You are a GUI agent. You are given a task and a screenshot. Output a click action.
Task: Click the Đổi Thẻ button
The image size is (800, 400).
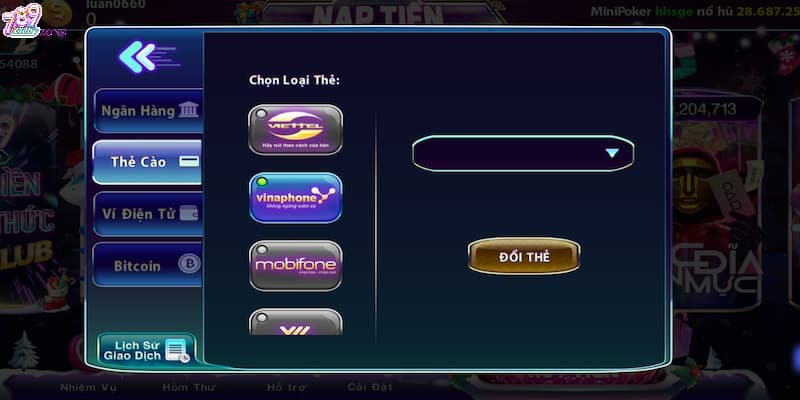point(524,256)
